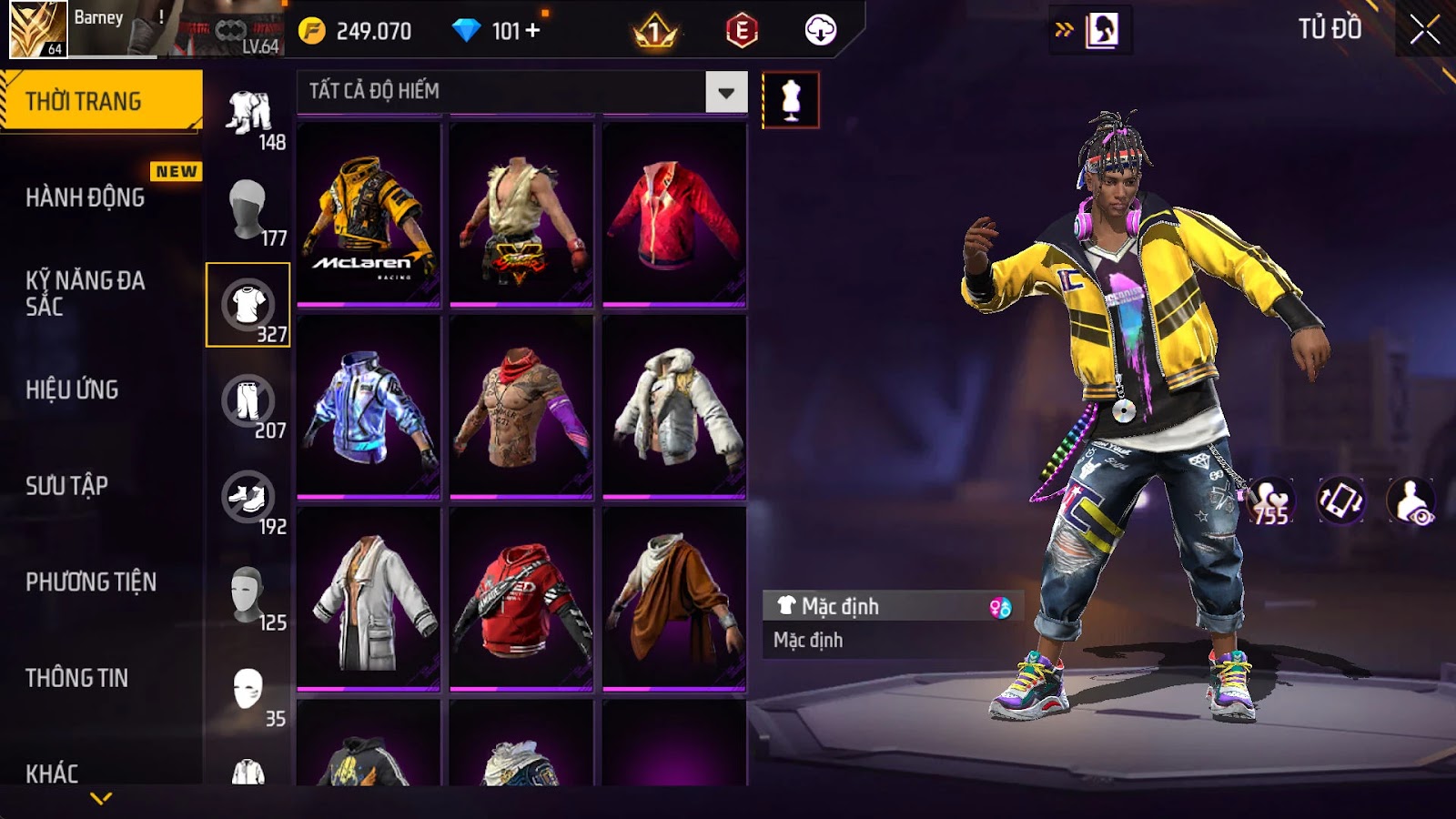Select the red jacket with gold trim
The image size is (1456, 819).
click(x=674, y=215)
